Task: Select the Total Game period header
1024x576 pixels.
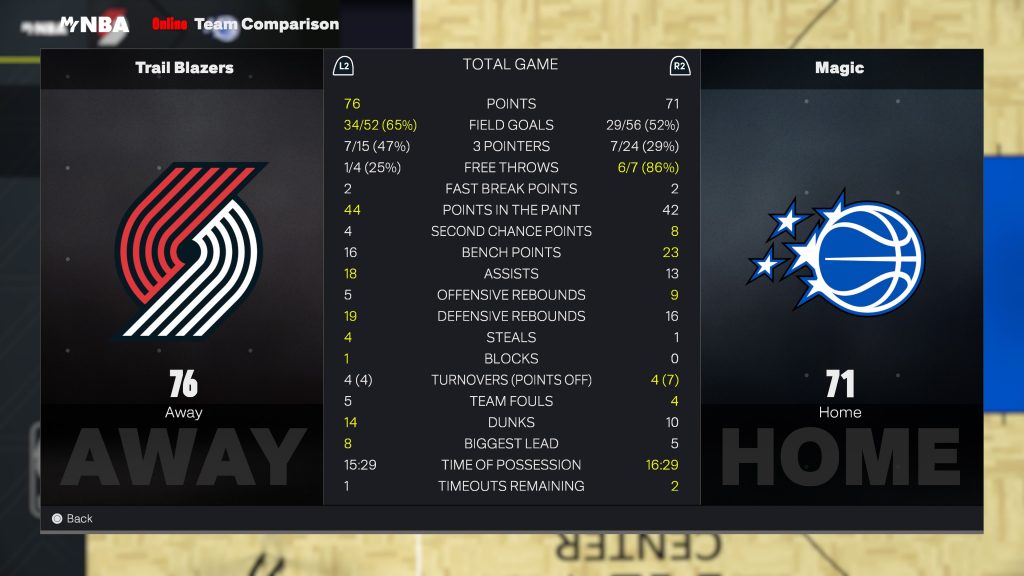Action: pos(510,65)
